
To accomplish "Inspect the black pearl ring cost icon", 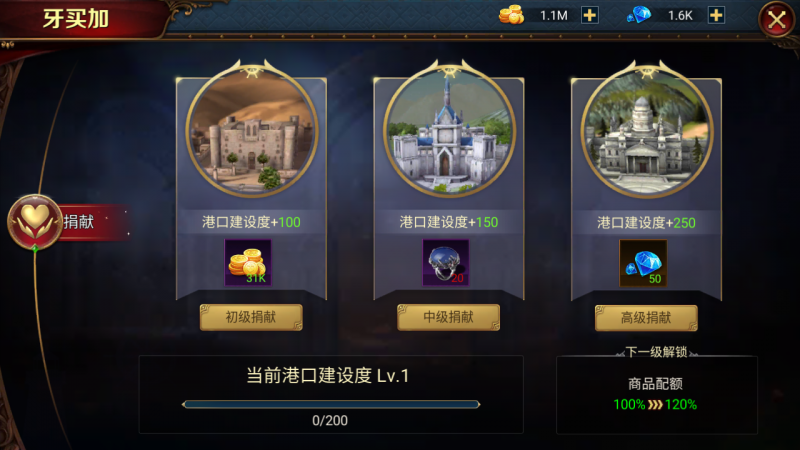I will click(446, 263).
